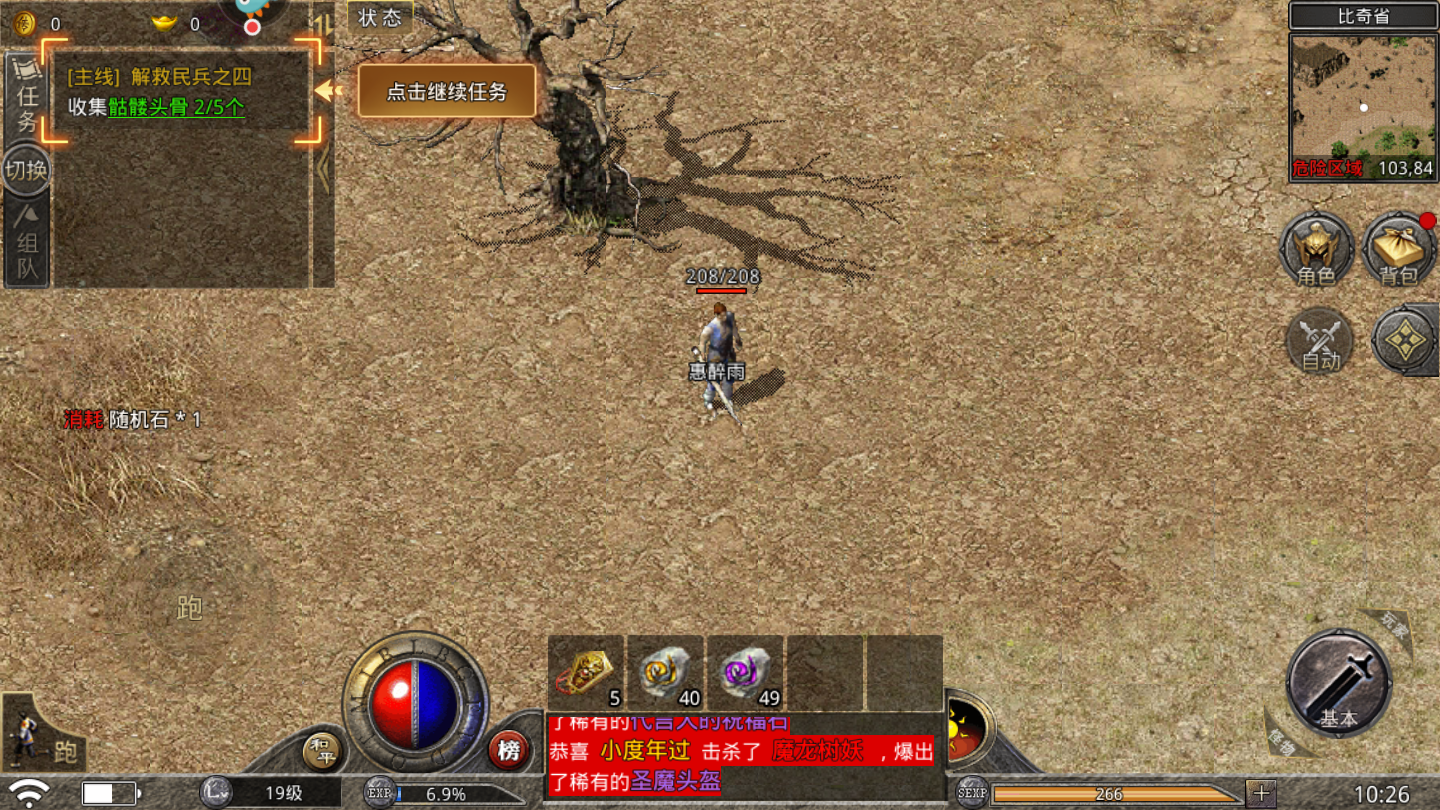Use the gold spiral stone with count 40
Screen dimensions: 1440x810
coord(666,672)
